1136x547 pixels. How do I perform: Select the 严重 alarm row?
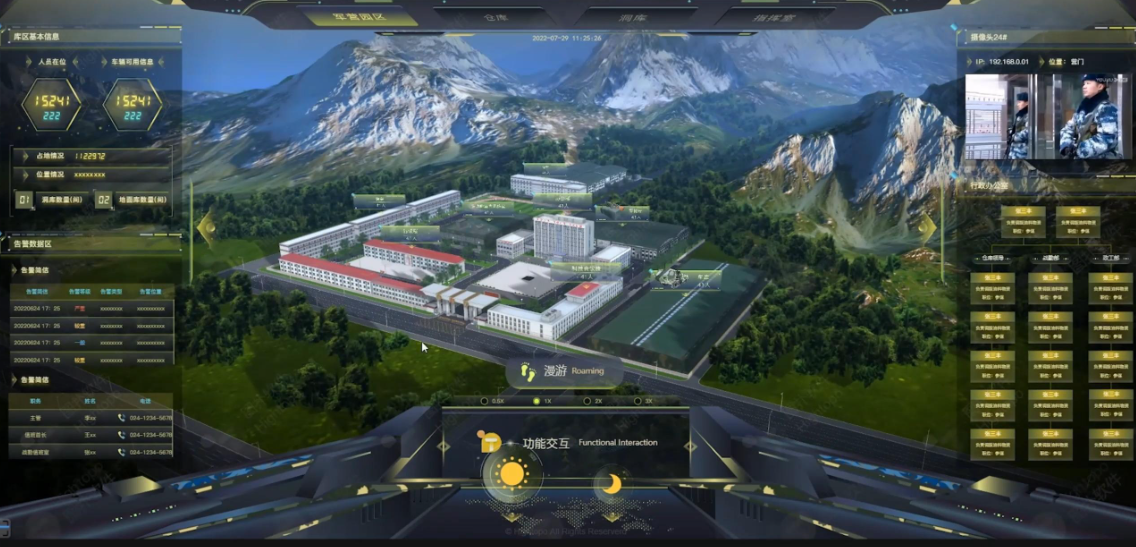90,309
